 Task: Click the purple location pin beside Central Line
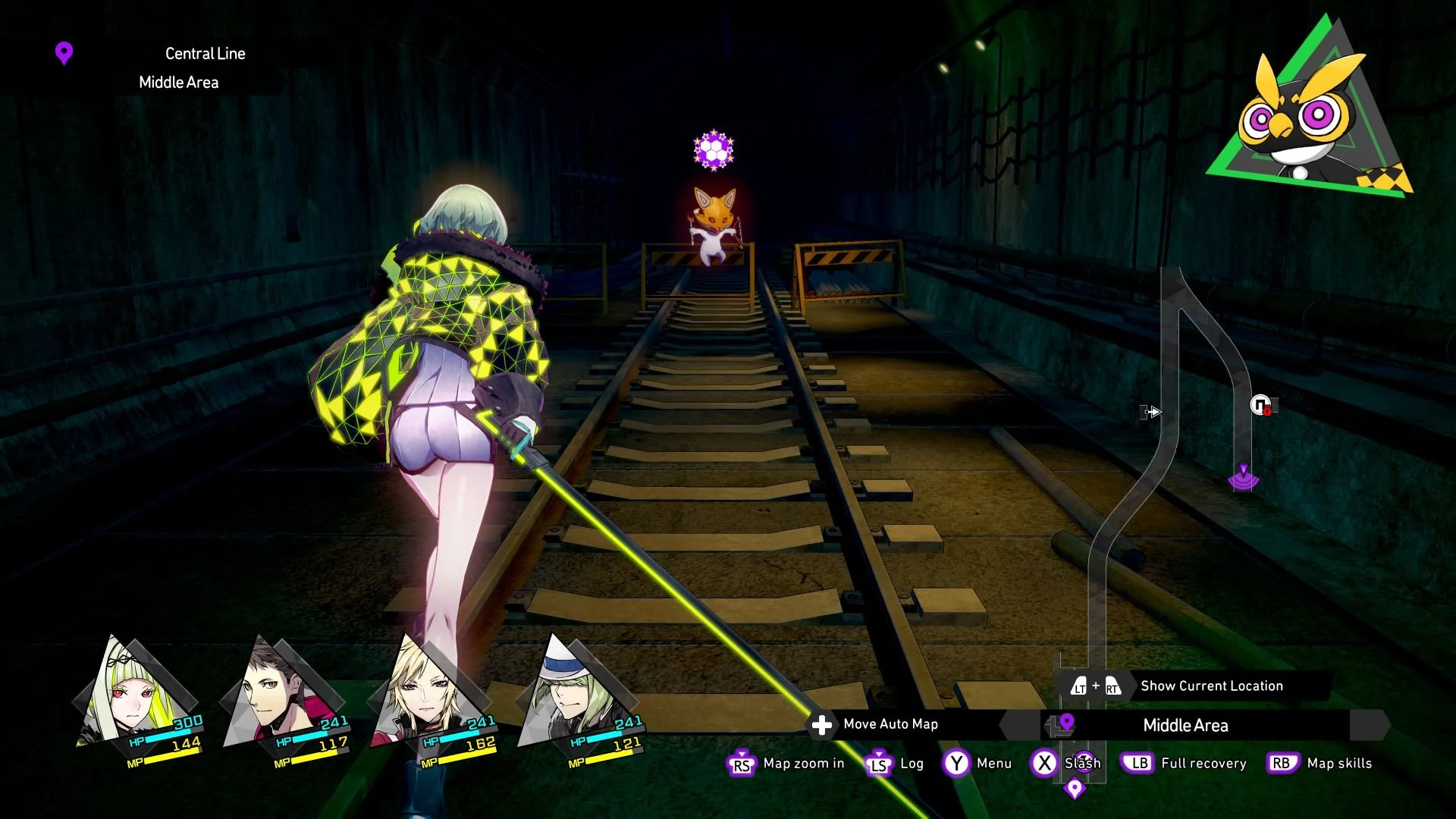pos(64,53)
